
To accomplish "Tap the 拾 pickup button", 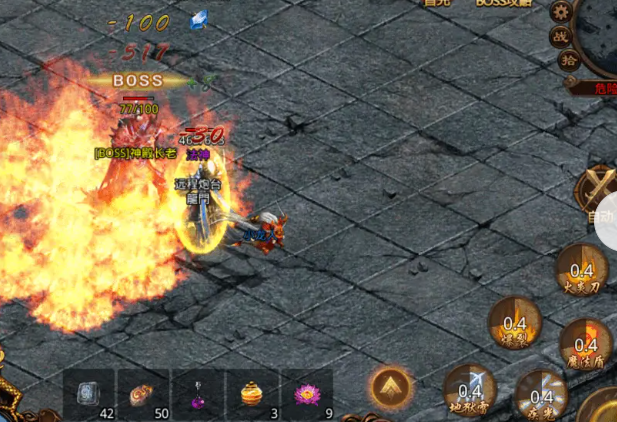I will 568,60.
